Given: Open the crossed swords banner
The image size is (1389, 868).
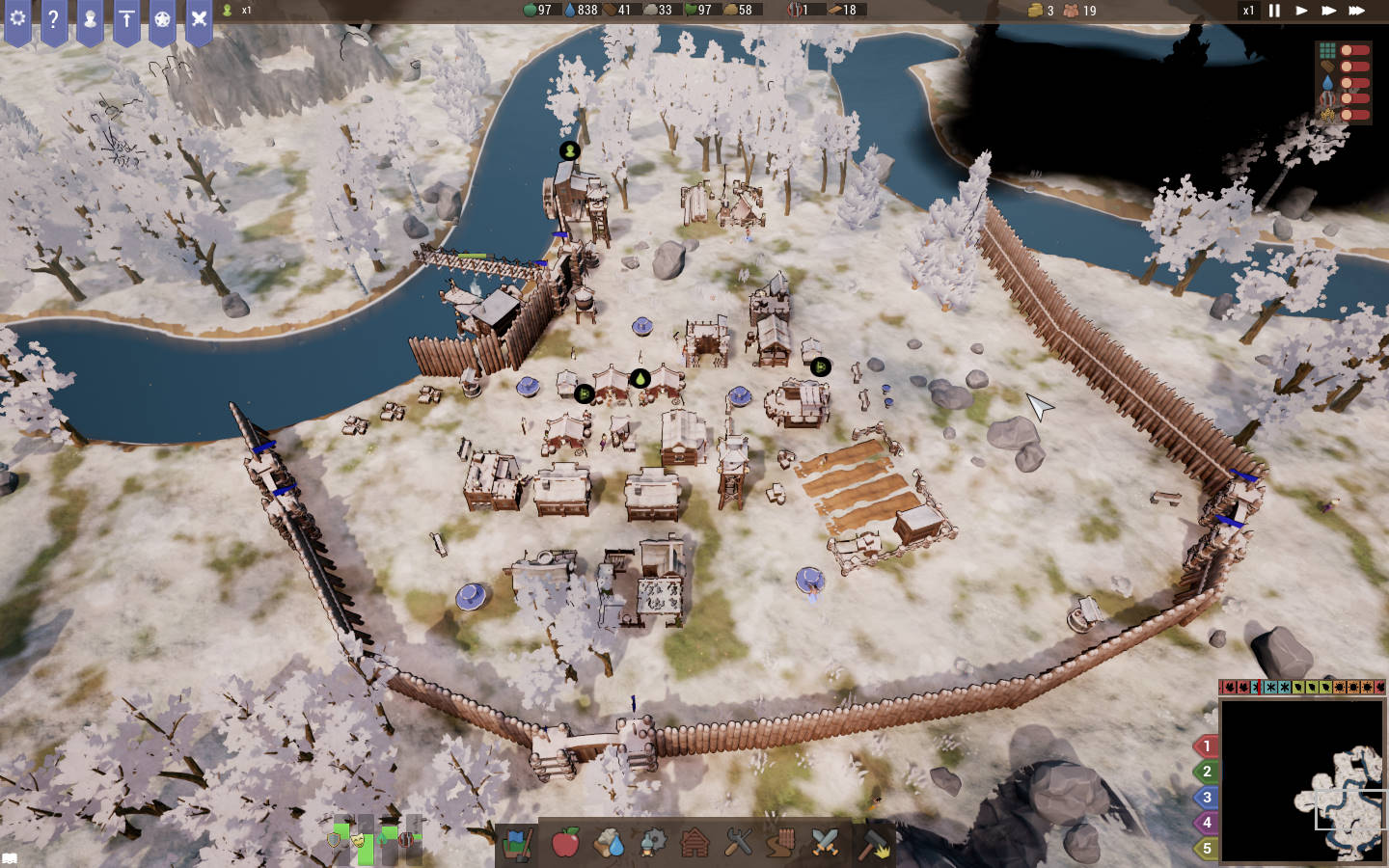Looking at the screenshot, I should click(x=199, y=19).
